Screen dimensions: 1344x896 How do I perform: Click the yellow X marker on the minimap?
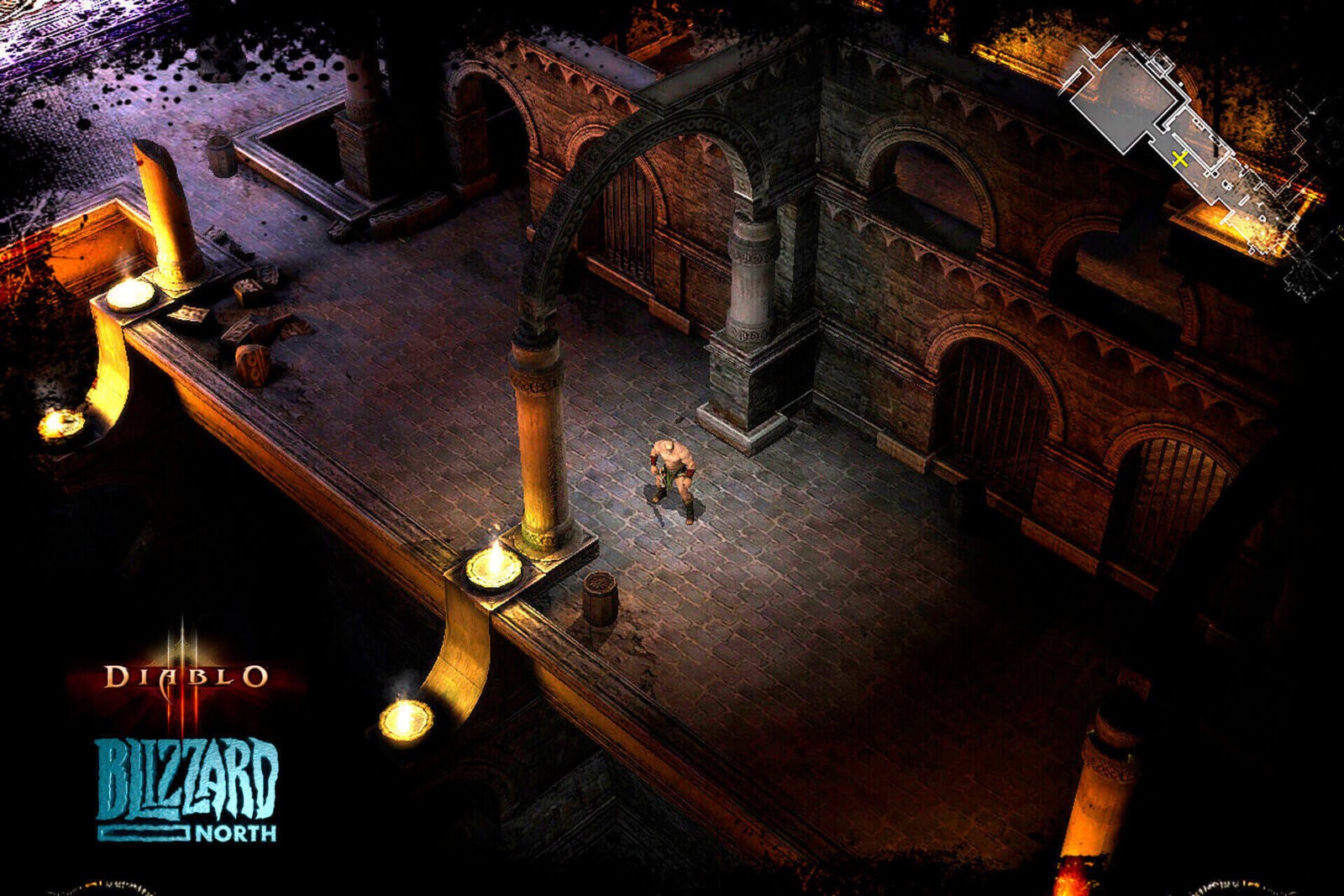(x=1182, y=158)
